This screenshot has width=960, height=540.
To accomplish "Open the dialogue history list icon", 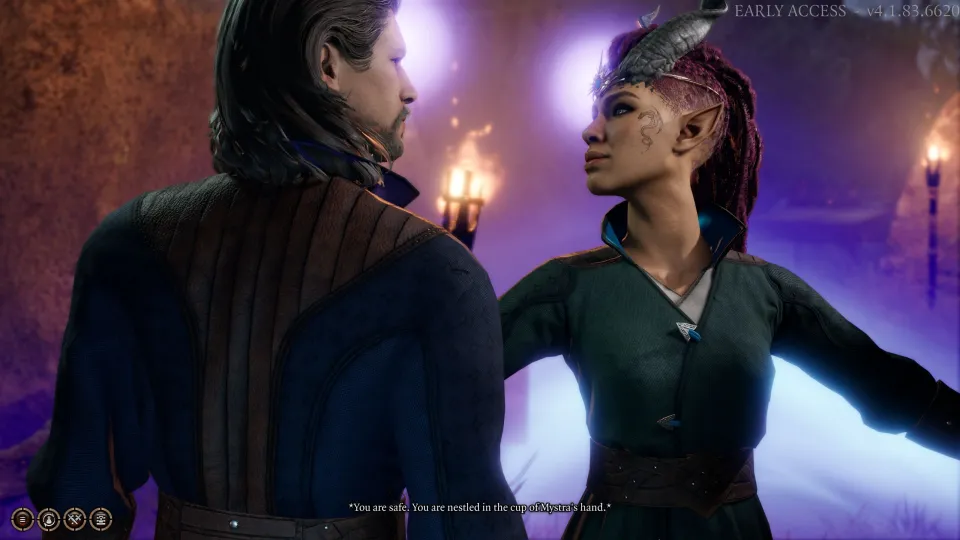I will [23, 519].
